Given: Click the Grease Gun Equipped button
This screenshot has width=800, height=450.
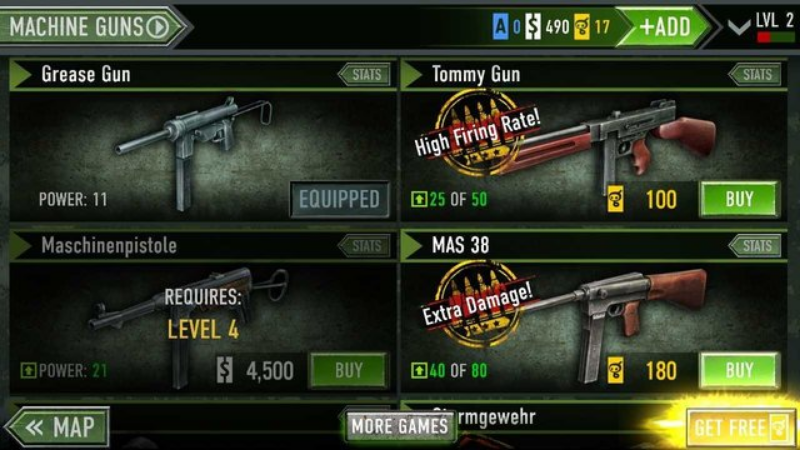Looking at the screenshot, I should (340, 199).
